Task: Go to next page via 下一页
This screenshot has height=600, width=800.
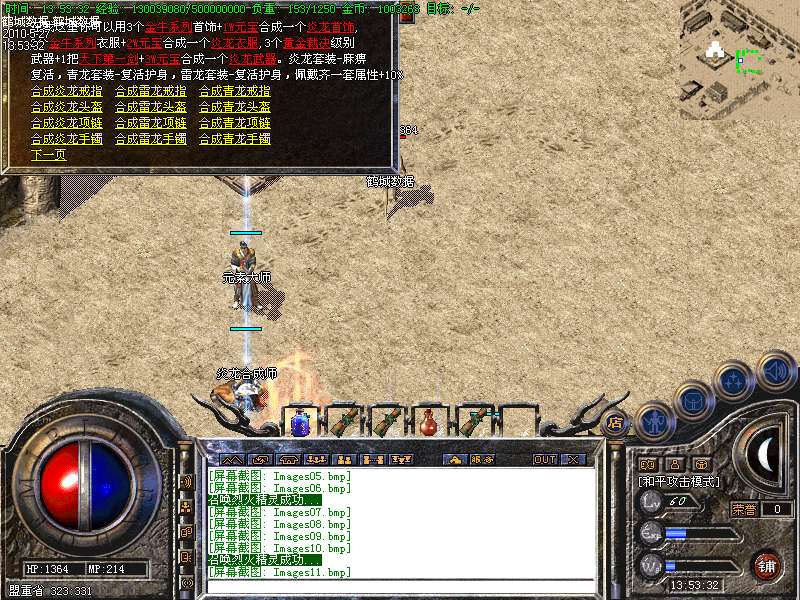Action: (x=48, y=155)
